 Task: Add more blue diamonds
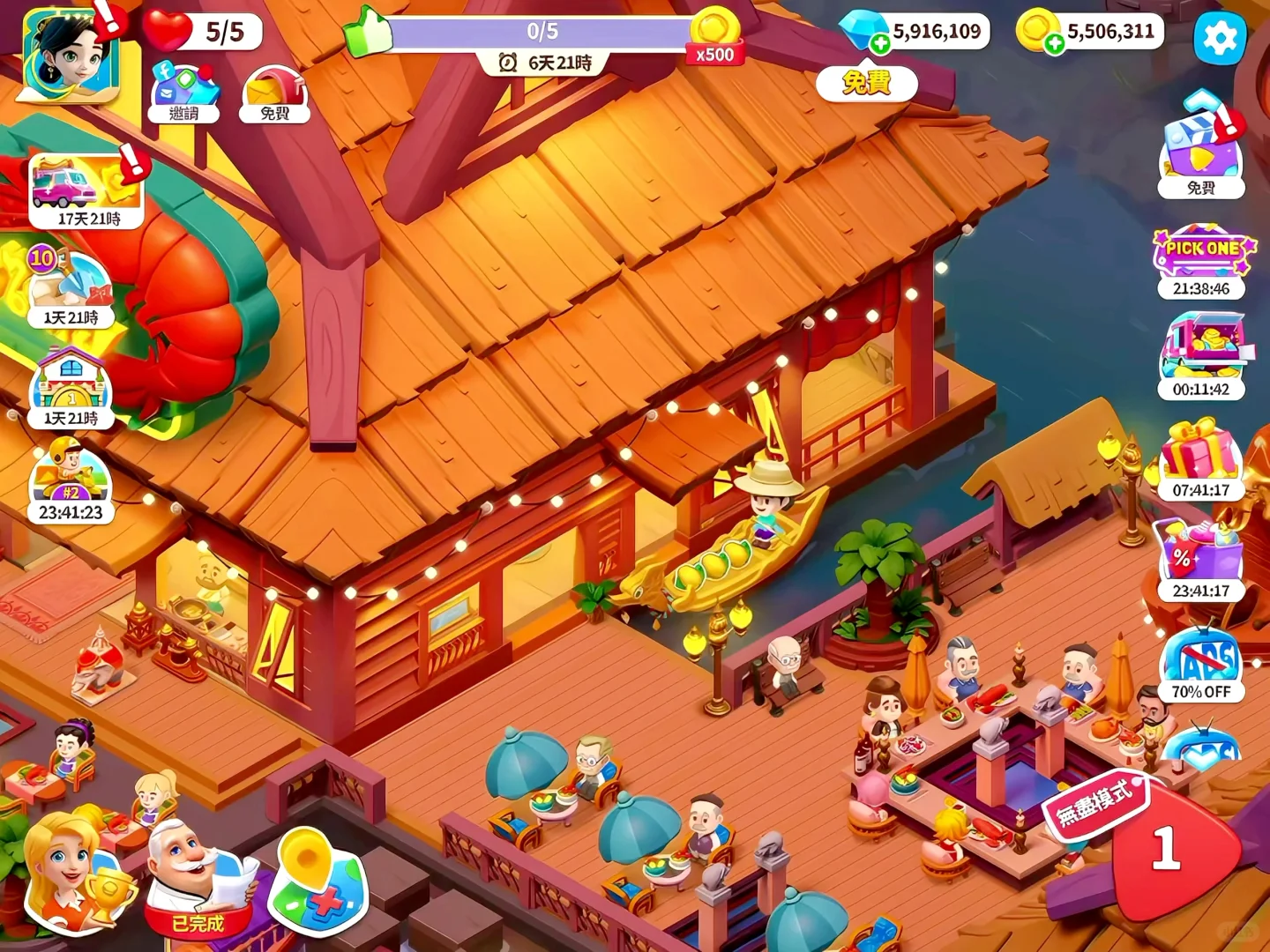click(879, 43)
